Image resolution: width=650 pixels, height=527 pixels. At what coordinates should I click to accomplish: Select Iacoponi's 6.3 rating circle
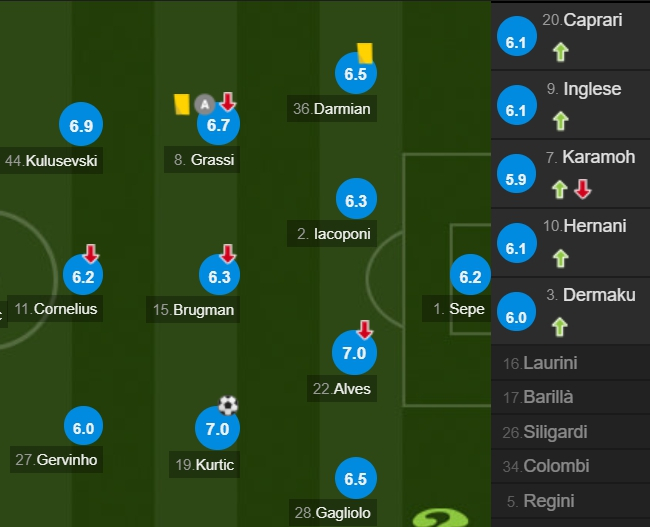[x=356, y=201]
